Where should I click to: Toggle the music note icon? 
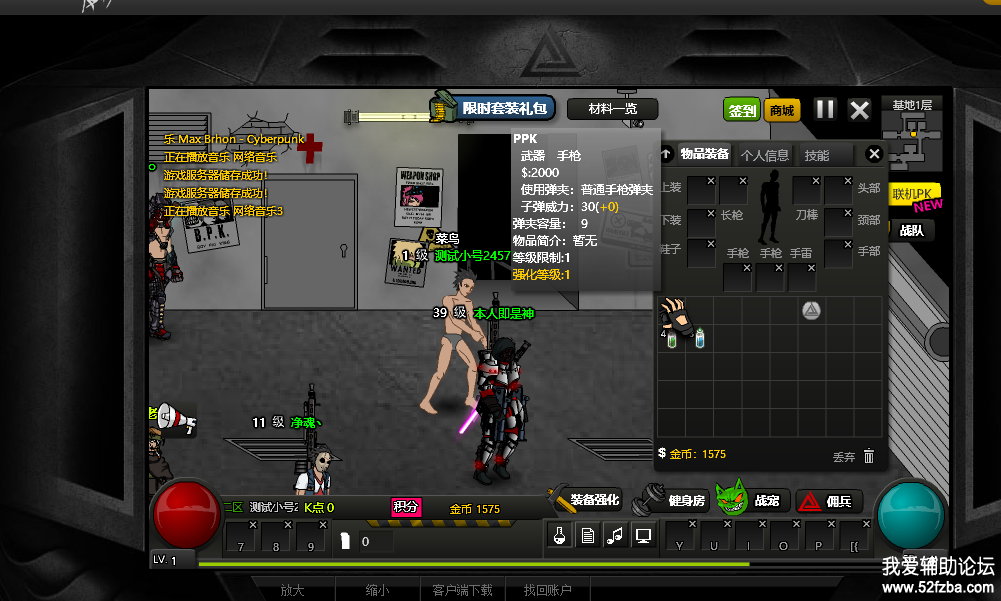615,536
